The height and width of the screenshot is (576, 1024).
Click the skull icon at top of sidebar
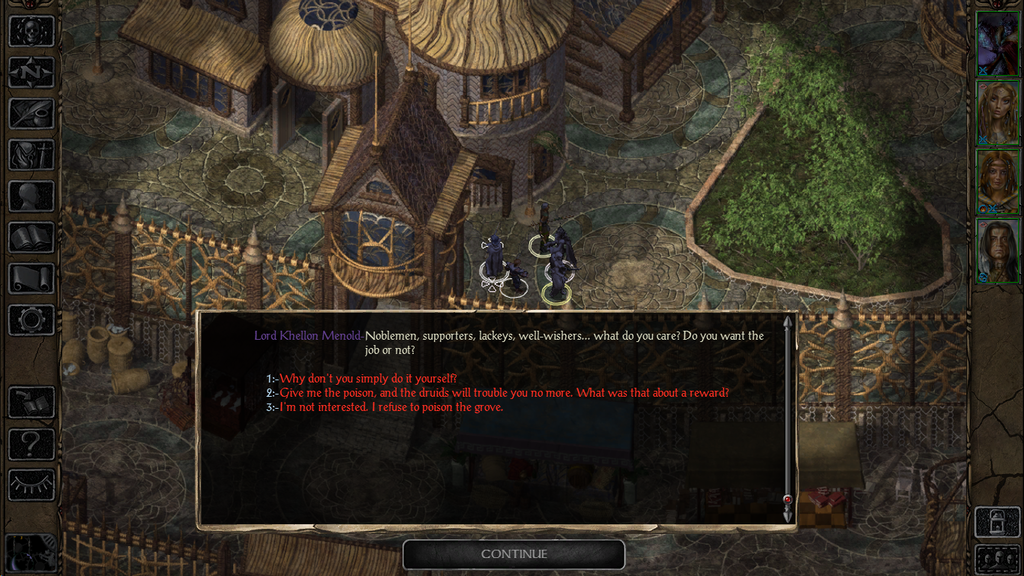point(31,30)
